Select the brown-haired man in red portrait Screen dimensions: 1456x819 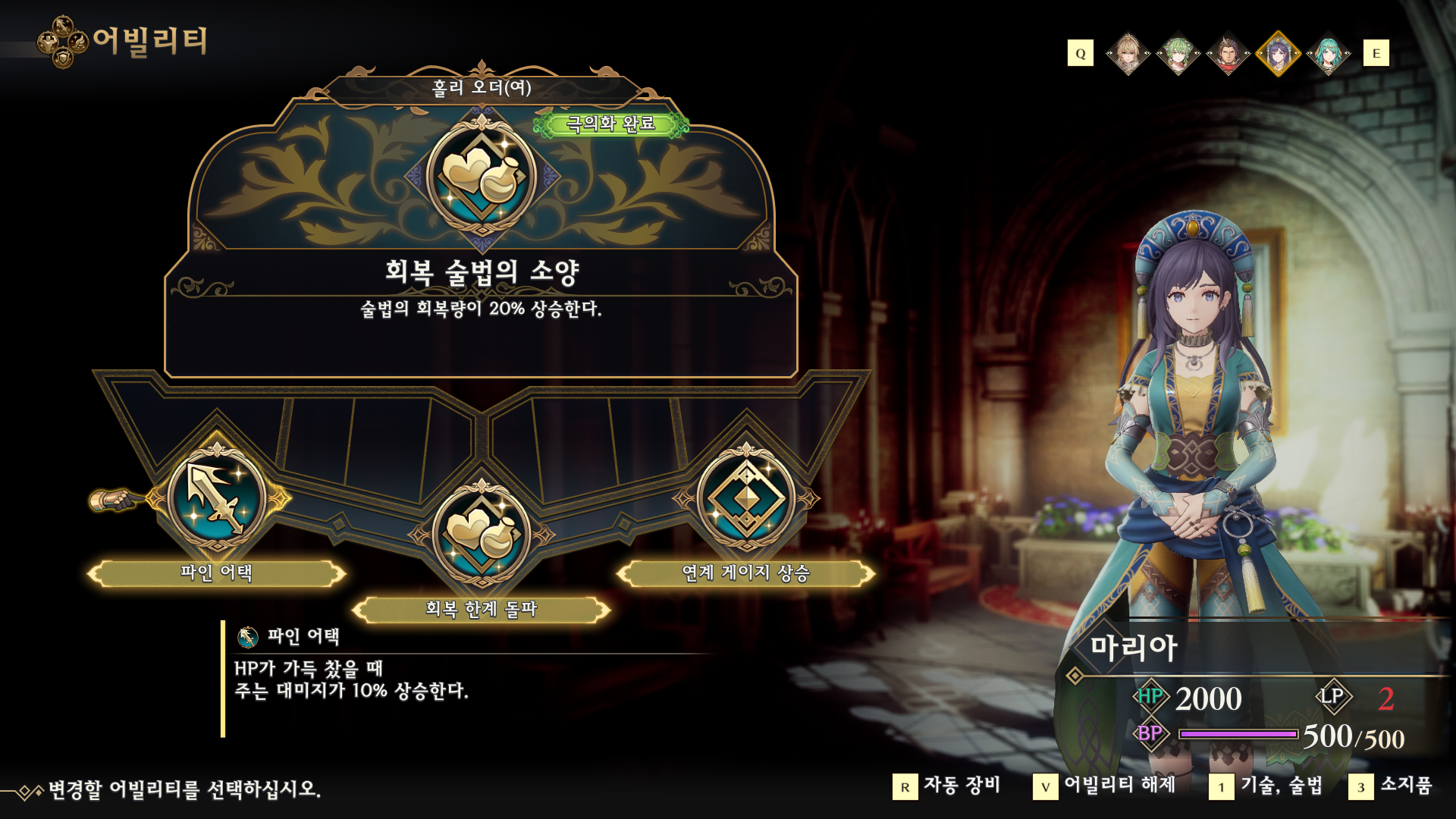click(x=1228, y=54)
